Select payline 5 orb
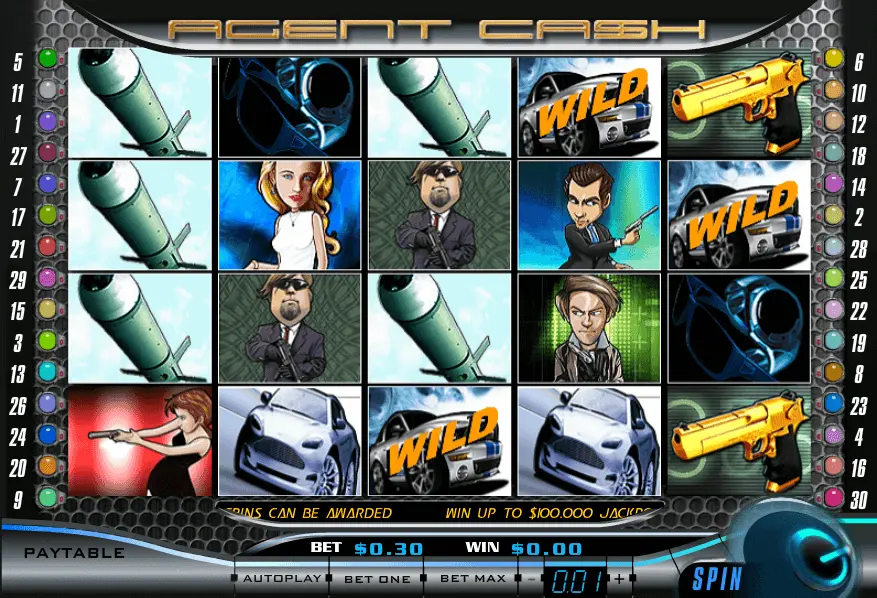The height and width of the screenshot is (598, 877). tap(47, 59)
